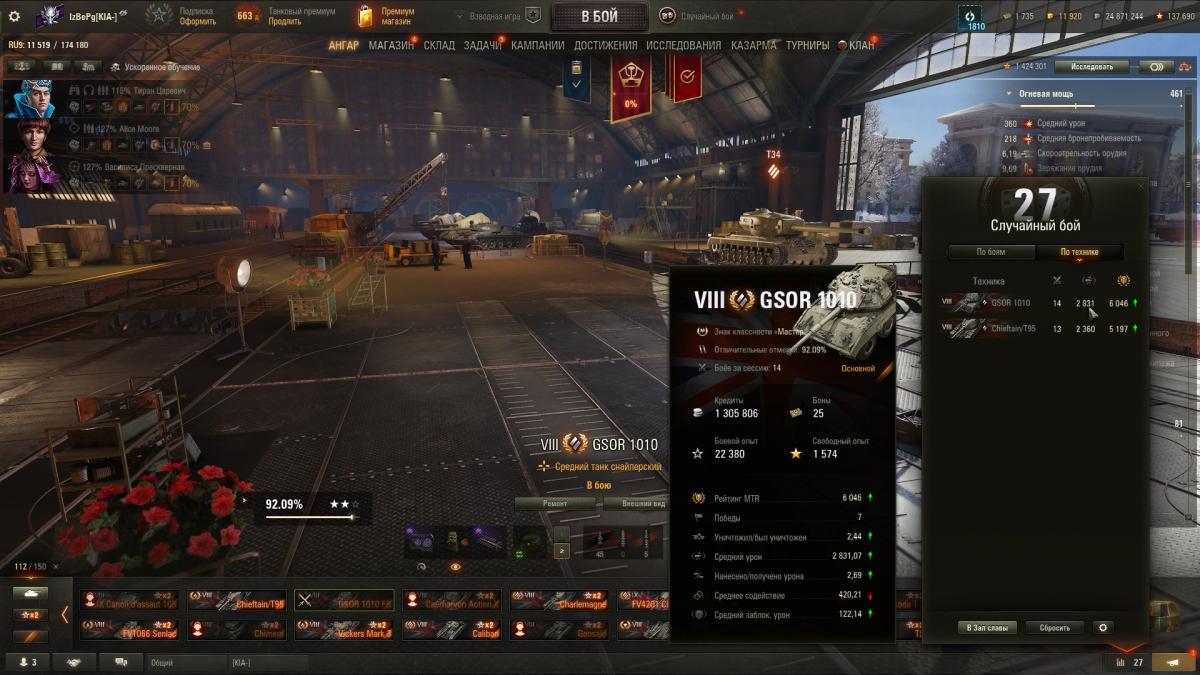Click the Ремонт button
1200x675 pixels.
click(555, 504)
